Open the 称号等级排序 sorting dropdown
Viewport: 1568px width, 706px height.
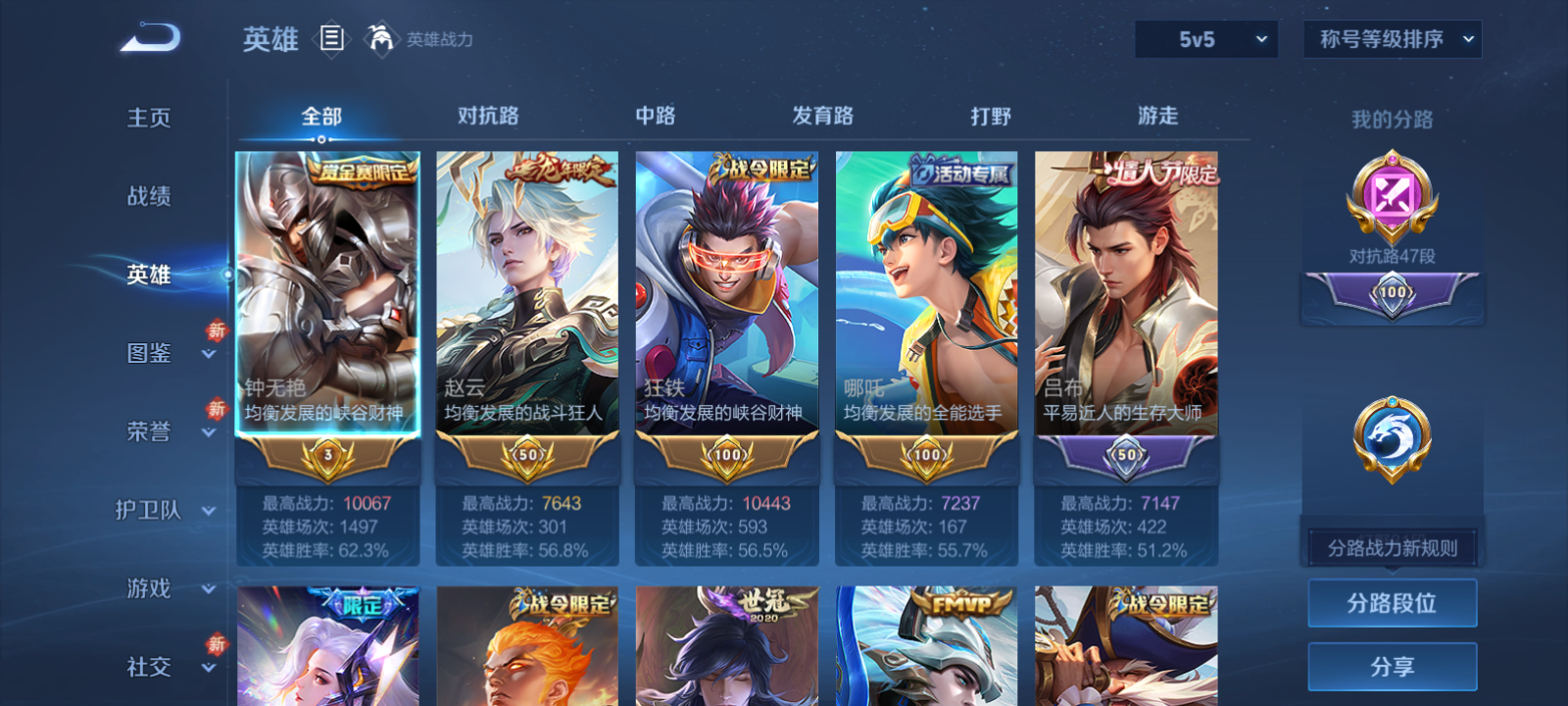(x=1392, y=39)
